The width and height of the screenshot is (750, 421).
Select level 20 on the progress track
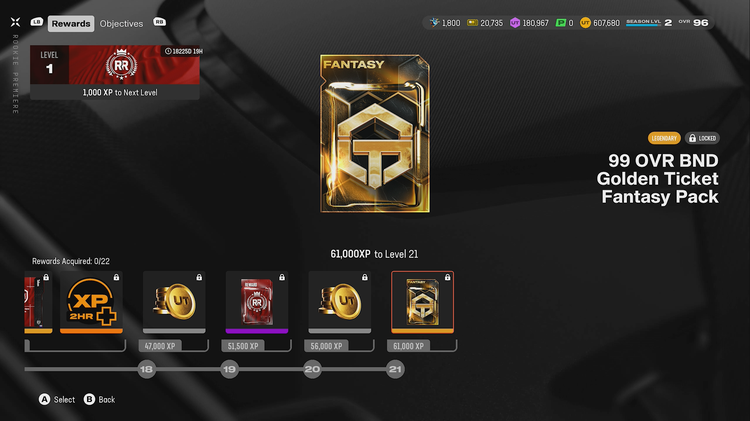coord(312,369)
